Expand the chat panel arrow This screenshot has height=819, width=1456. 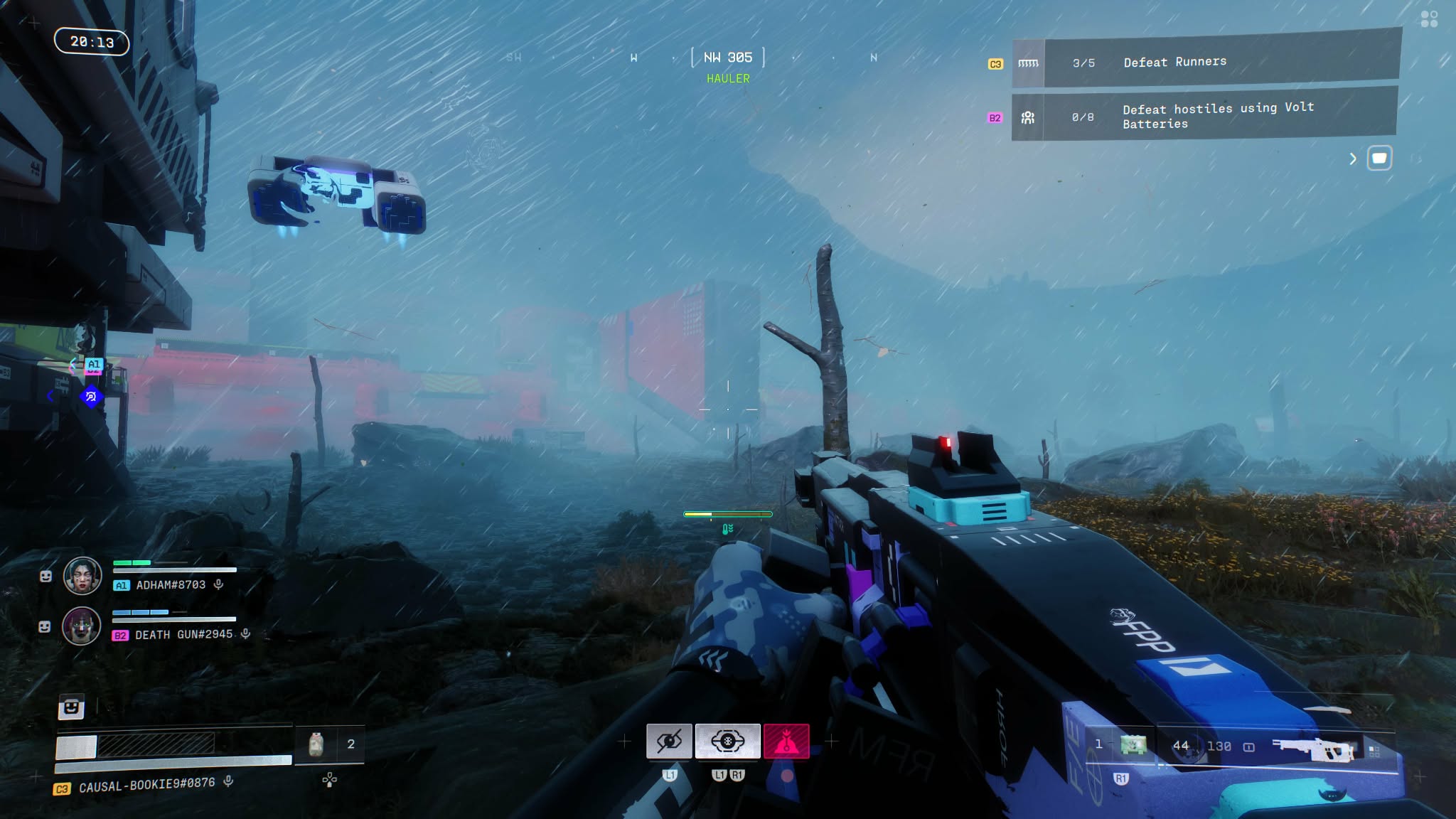[1353, 159]
